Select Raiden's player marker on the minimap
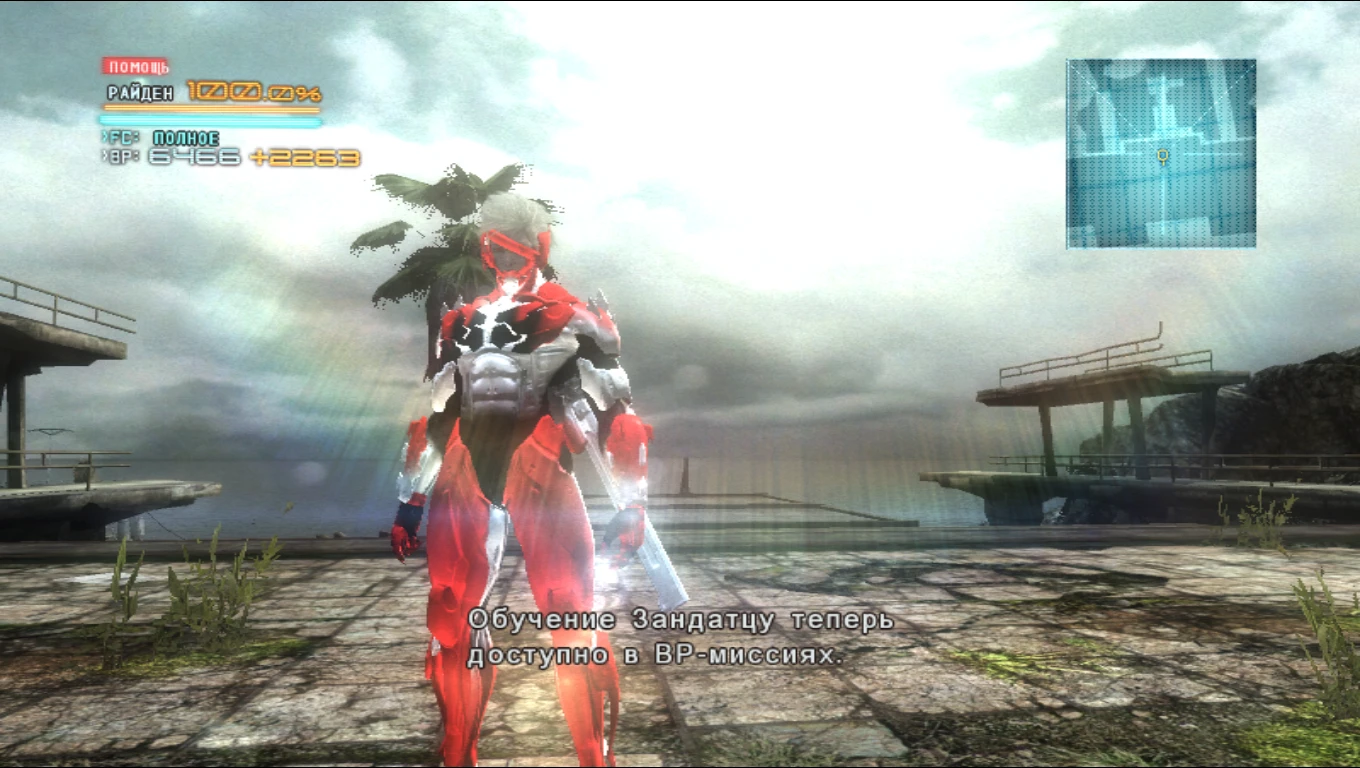This screenshot has width=1360, height=768. pyautogui.click(x=1162, y=157)
